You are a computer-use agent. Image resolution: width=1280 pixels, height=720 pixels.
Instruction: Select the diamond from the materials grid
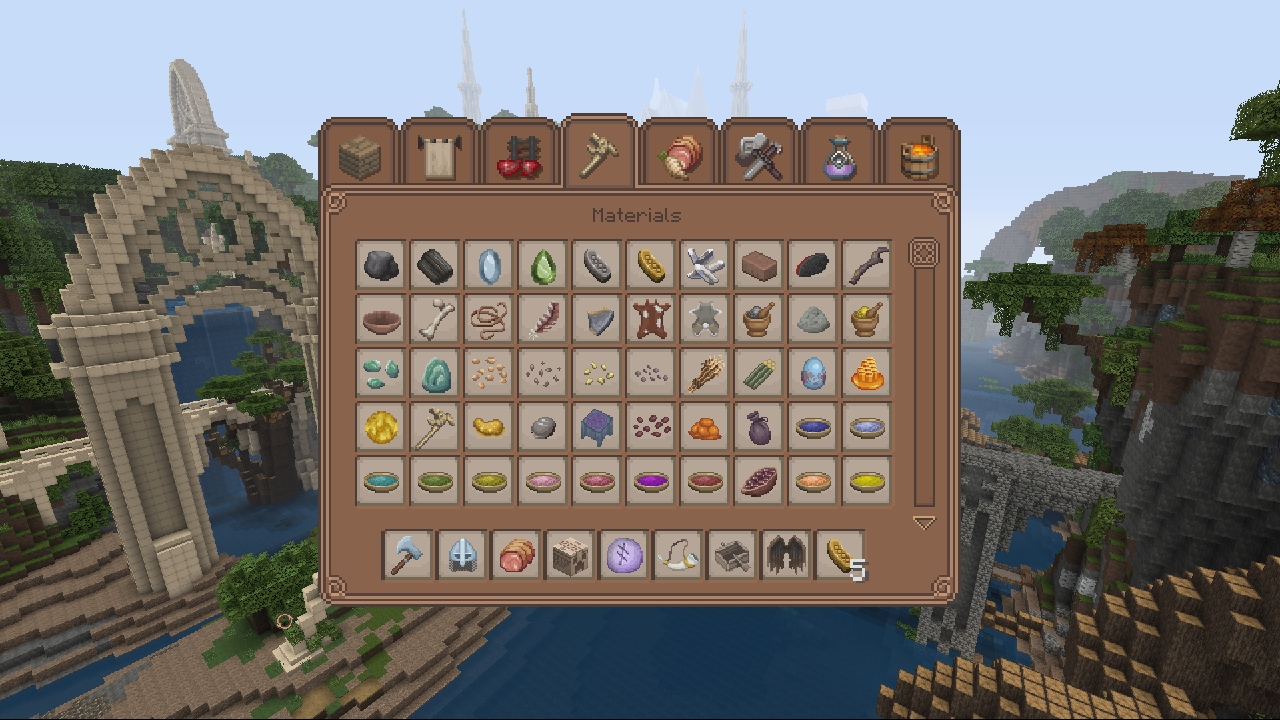point(489,265)
